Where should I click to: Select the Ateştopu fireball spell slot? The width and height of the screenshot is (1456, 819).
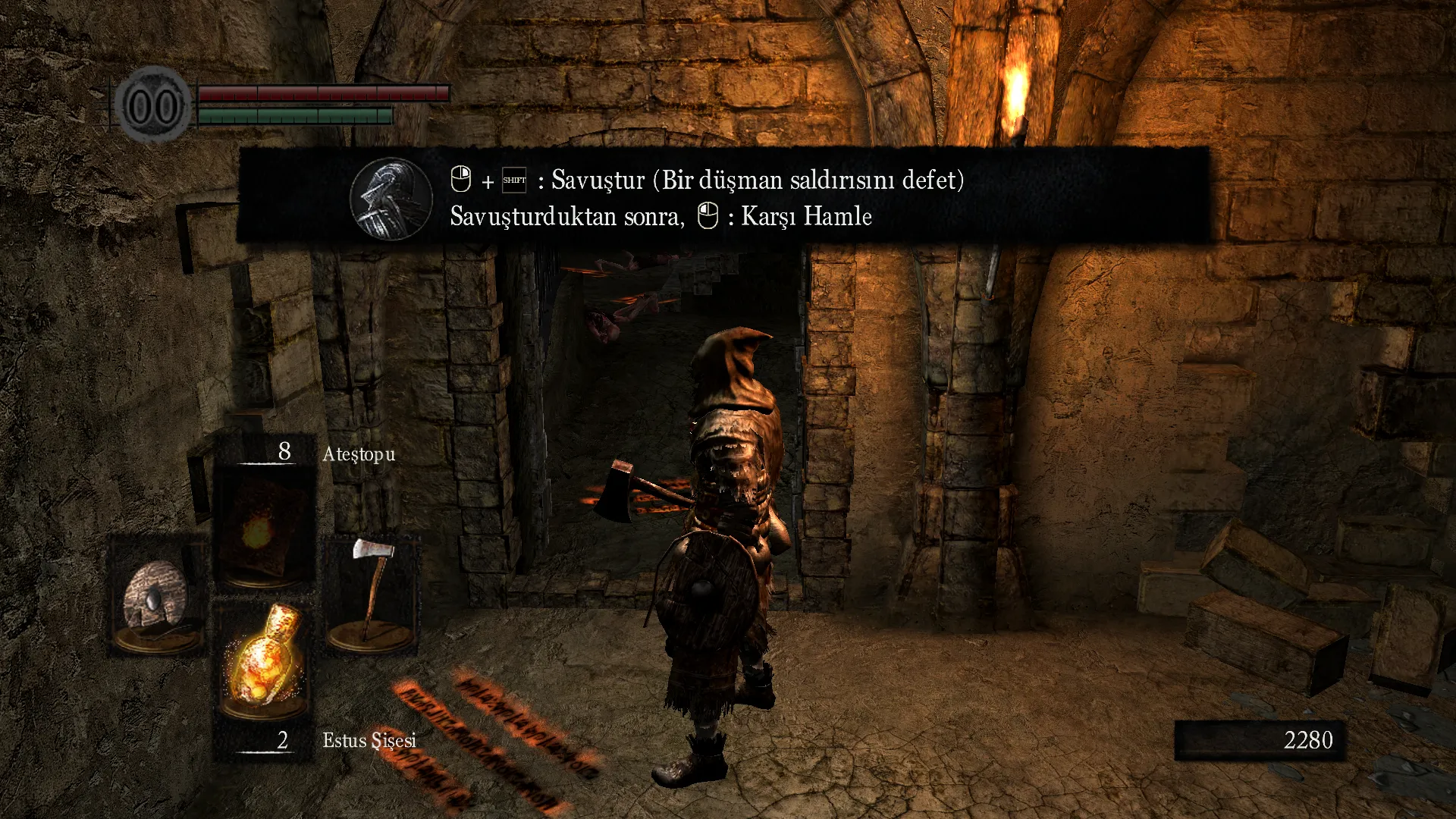coord(263,529)
